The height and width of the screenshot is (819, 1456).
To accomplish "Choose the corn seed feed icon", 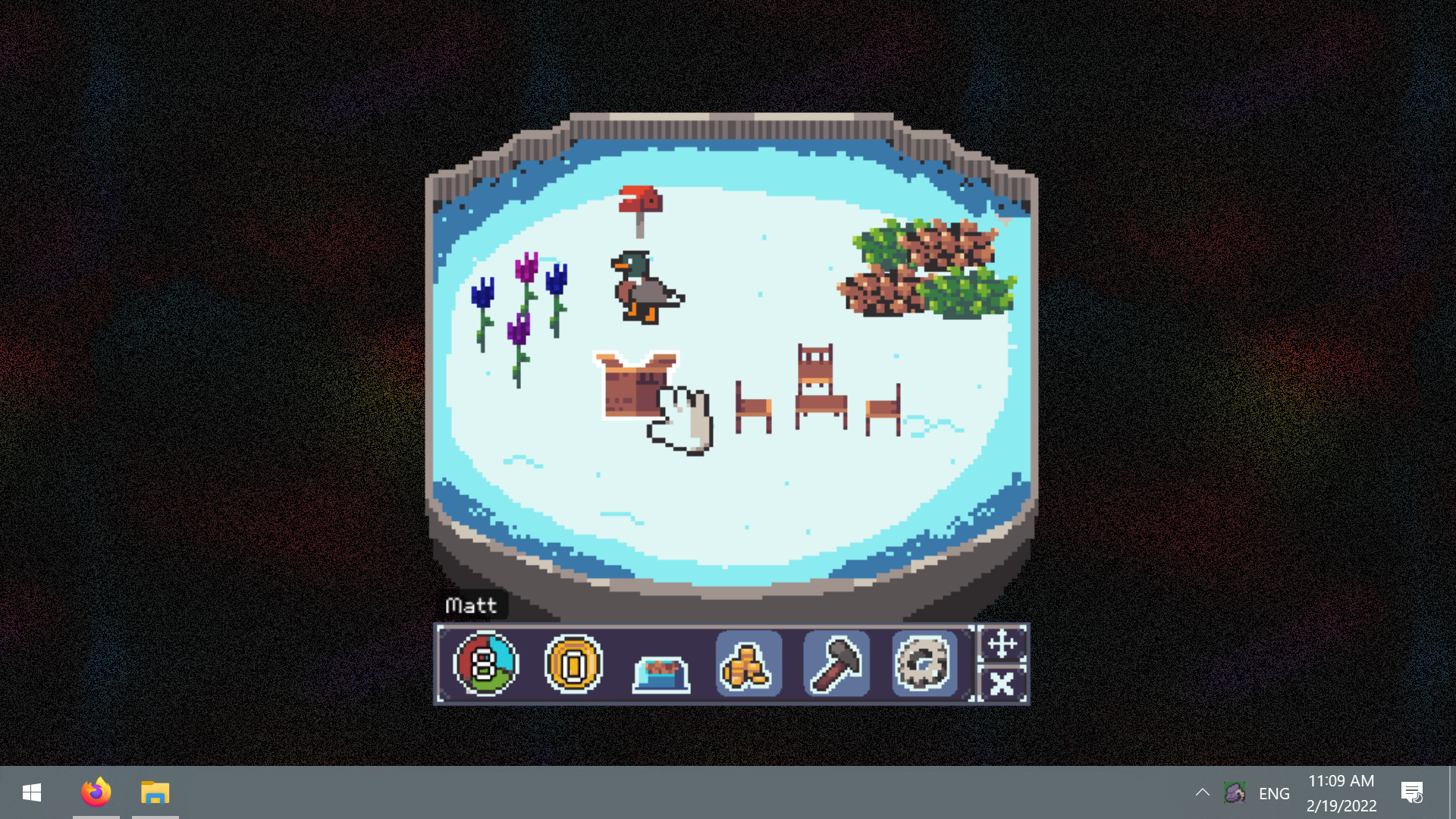I will pos(748,664).
